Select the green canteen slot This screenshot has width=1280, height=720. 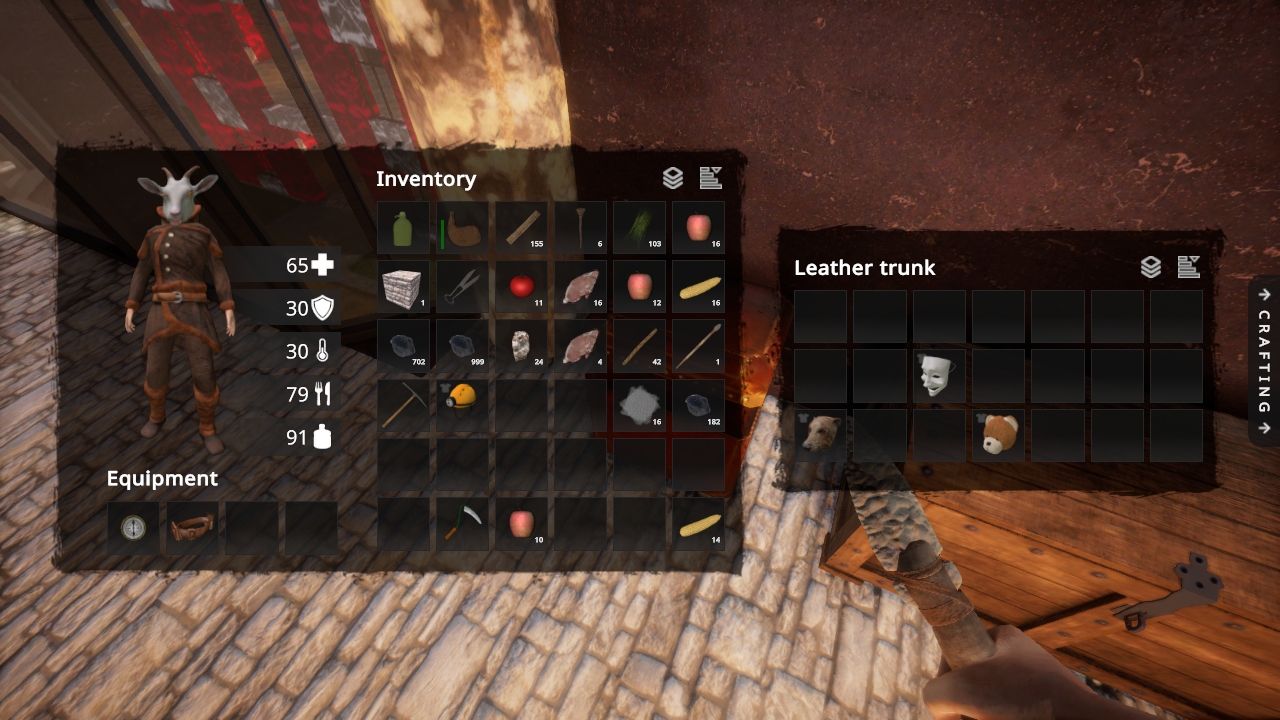pos(404,228)
